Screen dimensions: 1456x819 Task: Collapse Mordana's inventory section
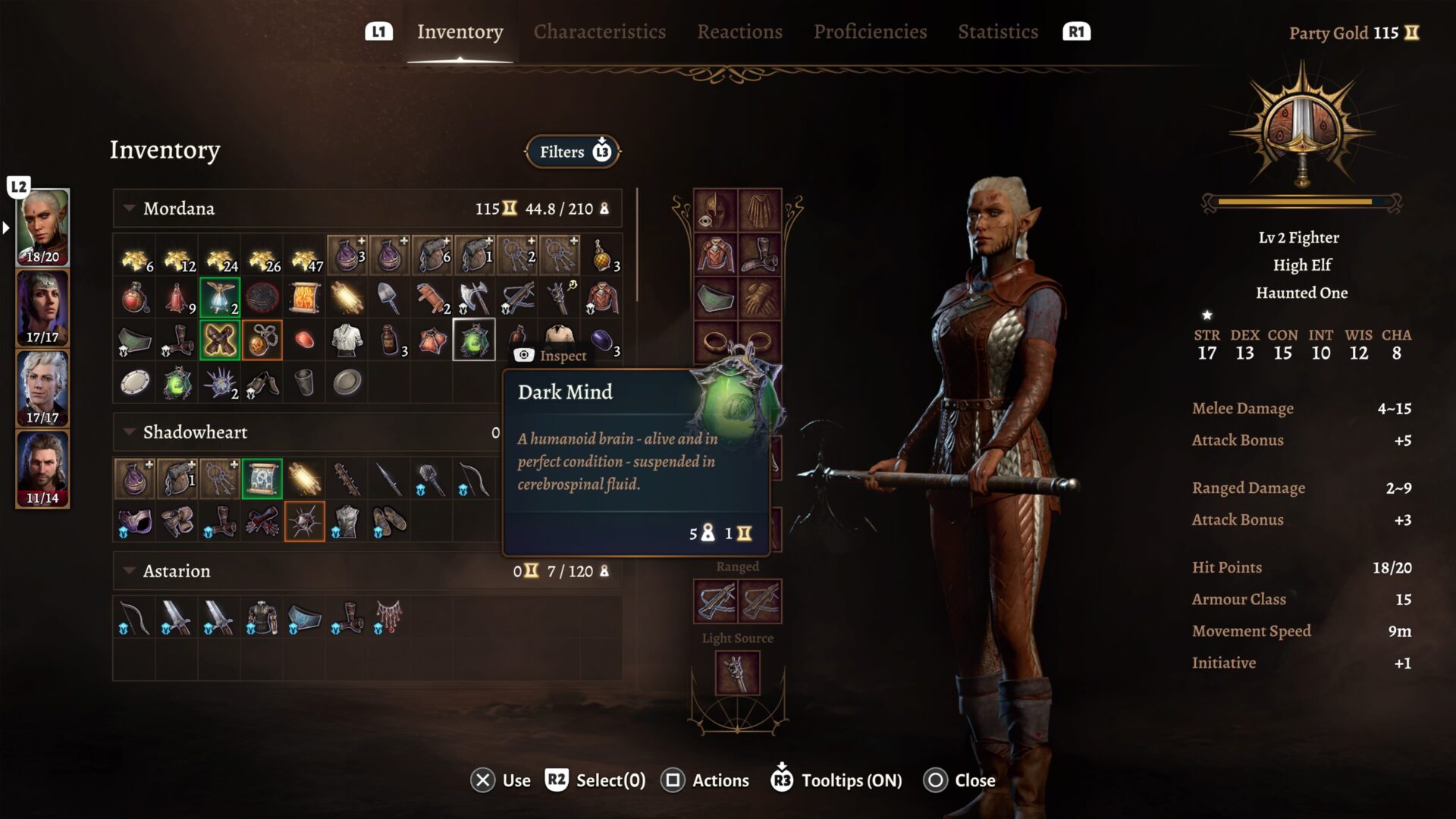click(130, 209)
